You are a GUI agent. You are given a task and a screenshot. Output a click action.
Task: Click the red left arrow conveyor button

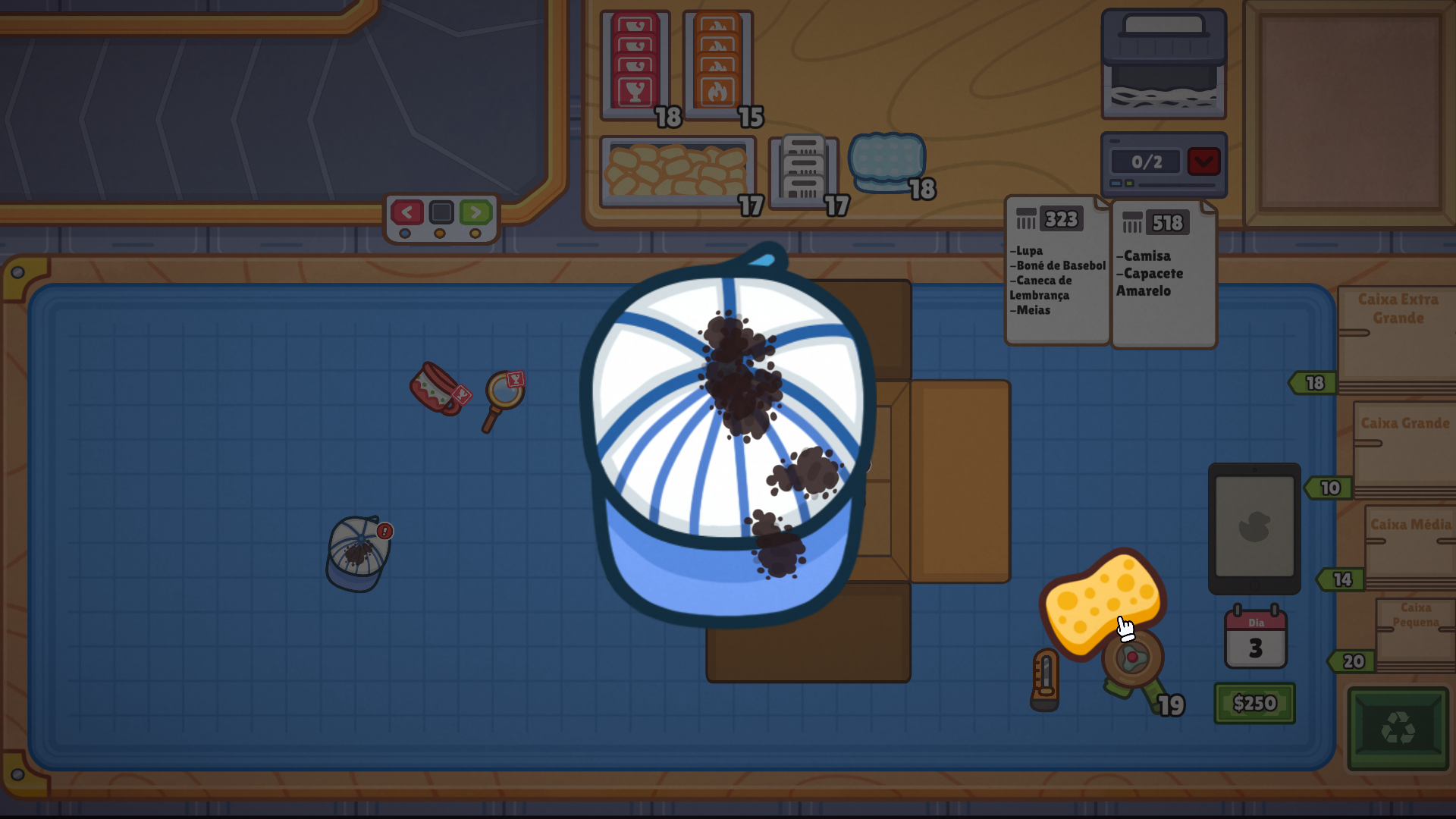pos(406,212)
